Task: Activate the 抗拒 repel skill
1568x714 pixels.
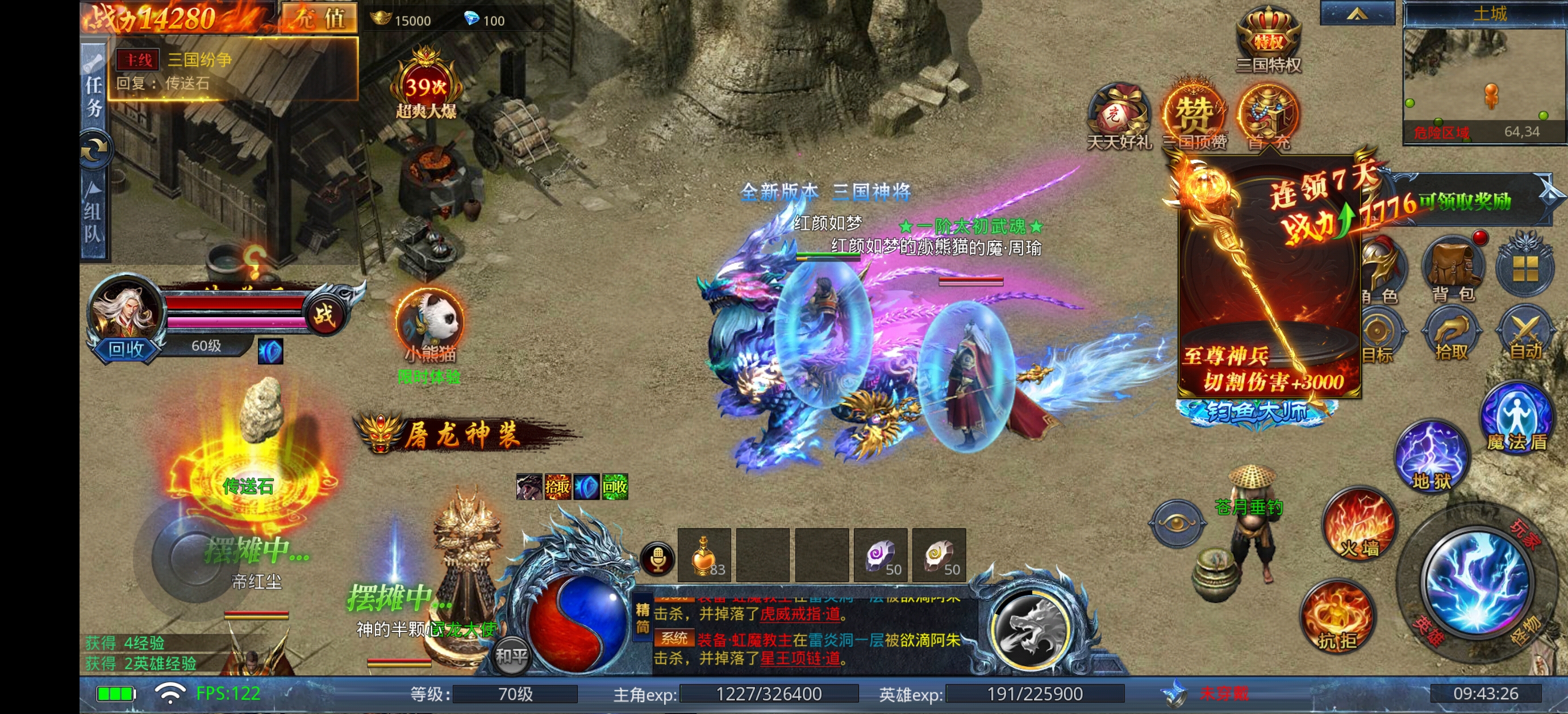Action: coord(1337,616)
